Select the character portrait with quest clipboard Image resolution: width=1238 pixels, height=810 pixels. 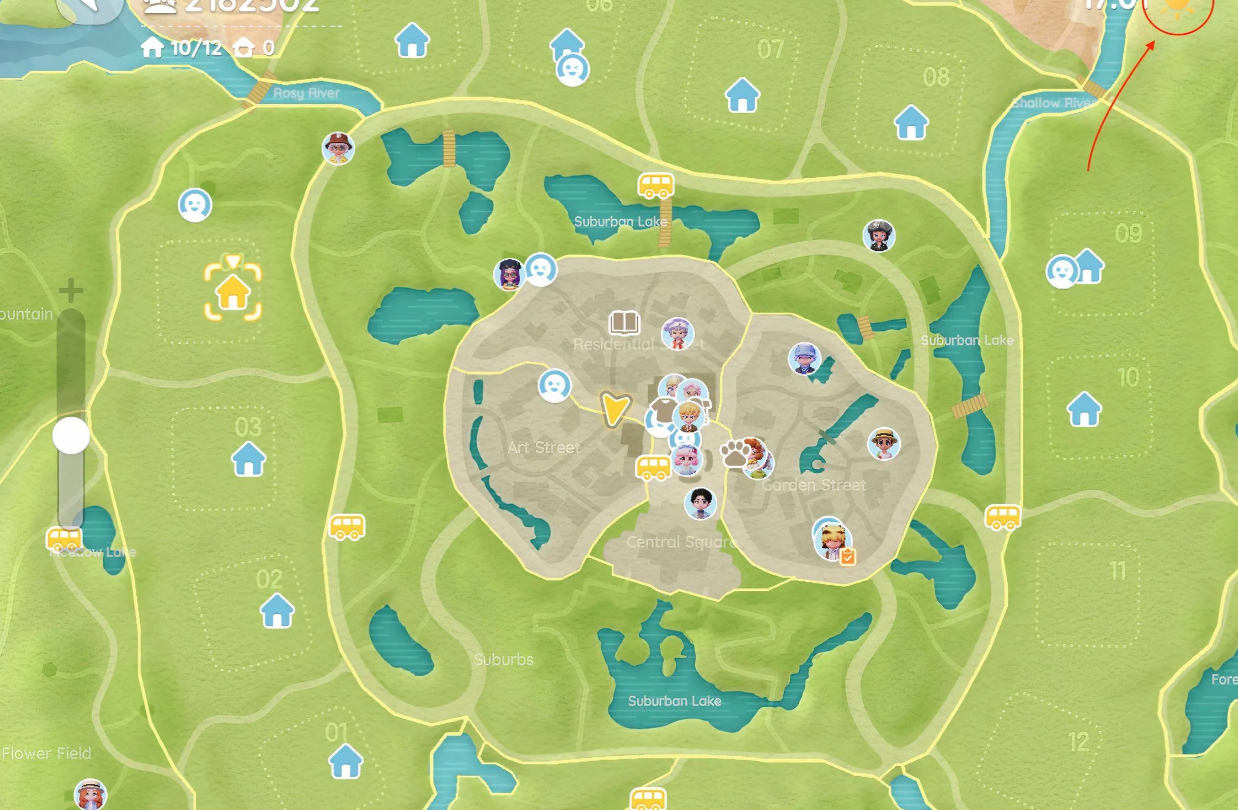click(831, 541)
